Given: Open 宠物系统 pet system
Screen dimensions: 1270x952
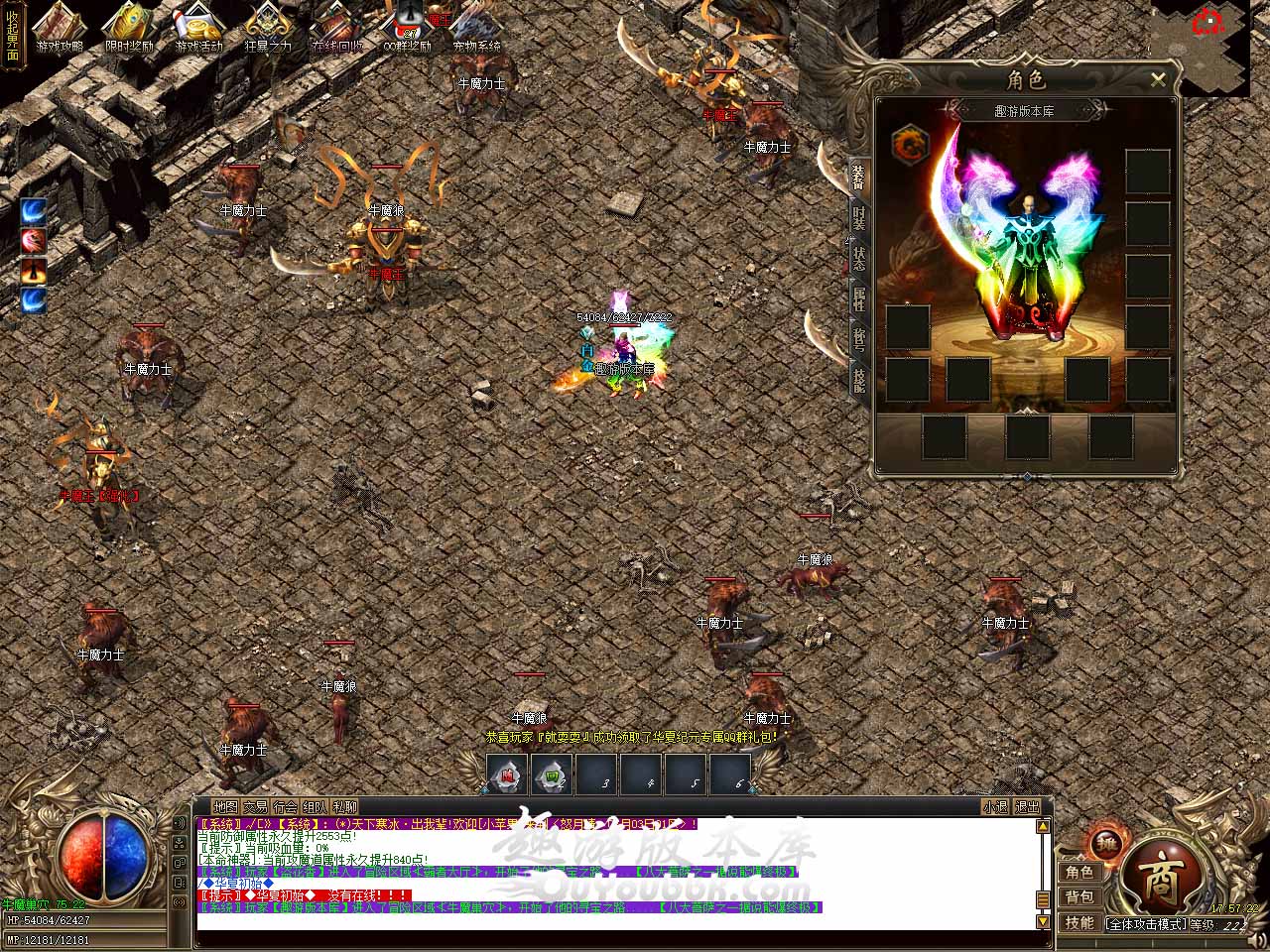Looking at the screenshot, I should 477,28.
